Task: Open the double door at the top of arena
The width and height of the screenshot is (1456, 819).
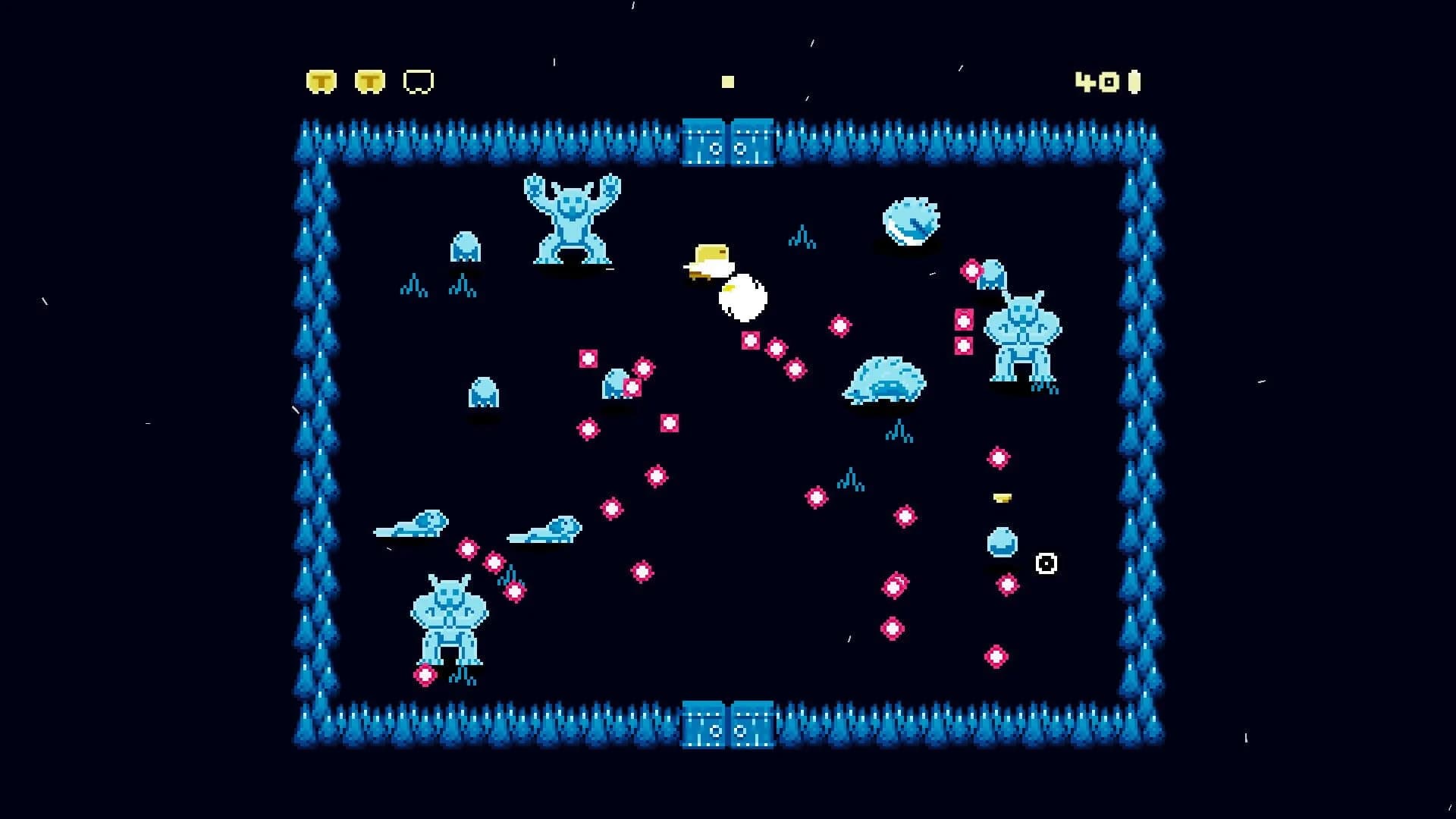Action: click(726, 140)
